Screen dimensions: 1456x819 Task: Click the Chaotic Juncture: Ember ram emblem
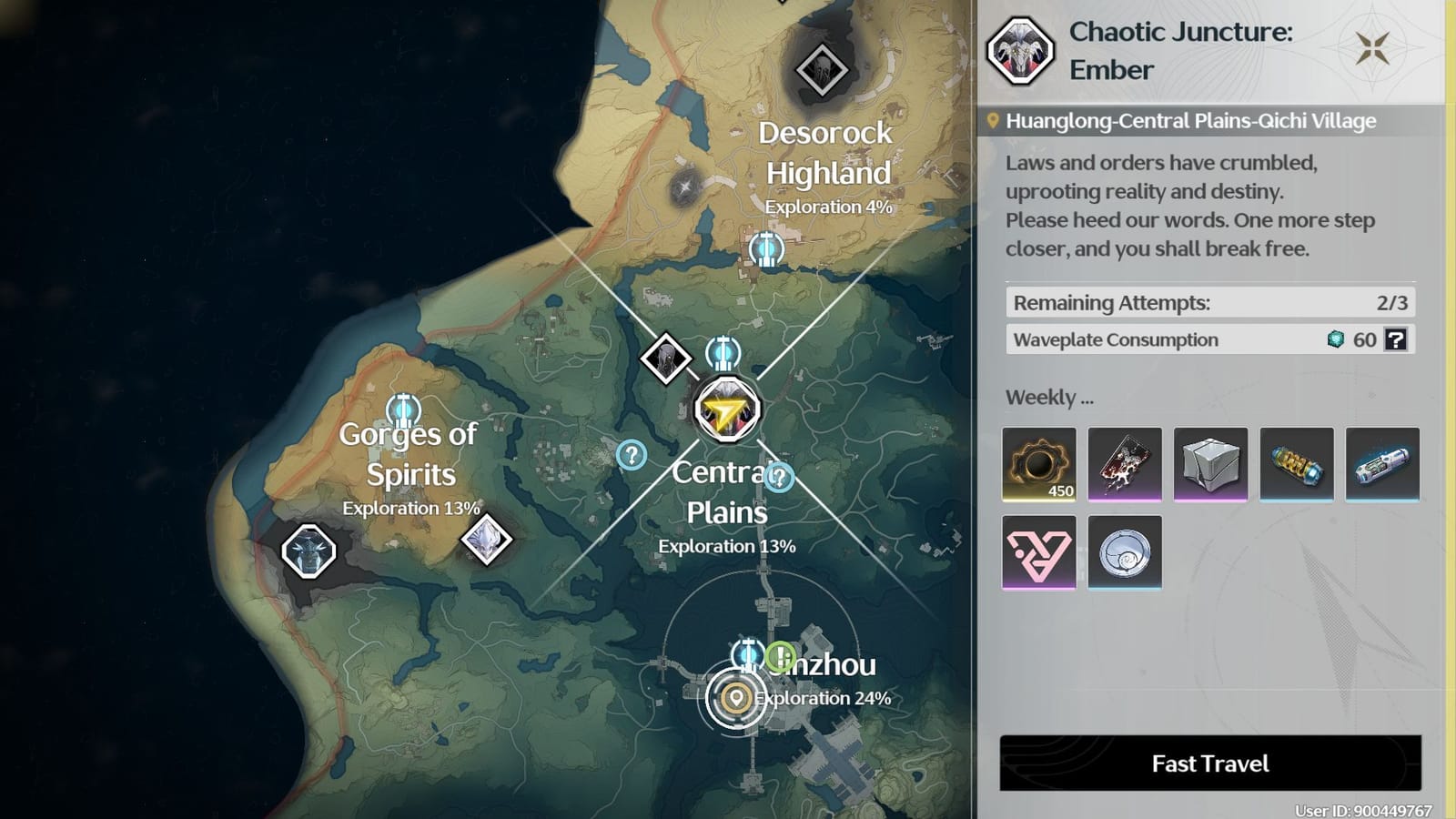pyautogui.click(x=1020, y=52)
